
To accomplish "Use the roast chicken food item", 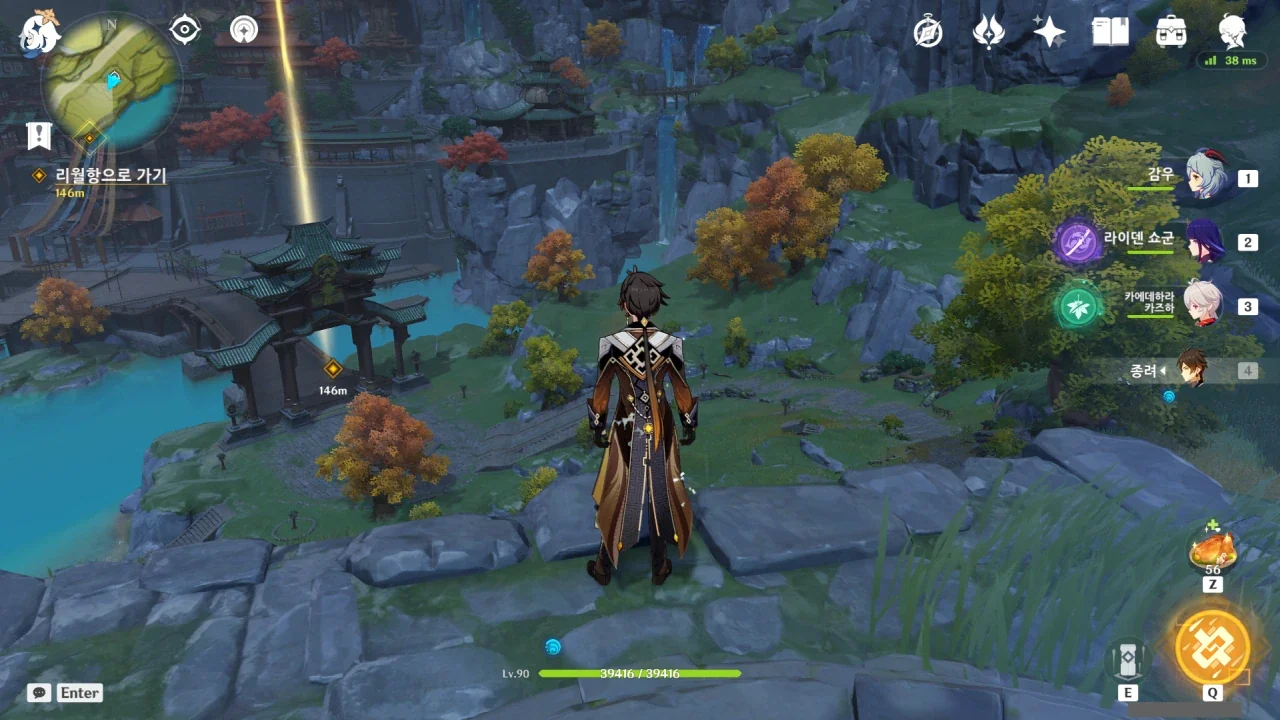I will (x=1212, y=548).
